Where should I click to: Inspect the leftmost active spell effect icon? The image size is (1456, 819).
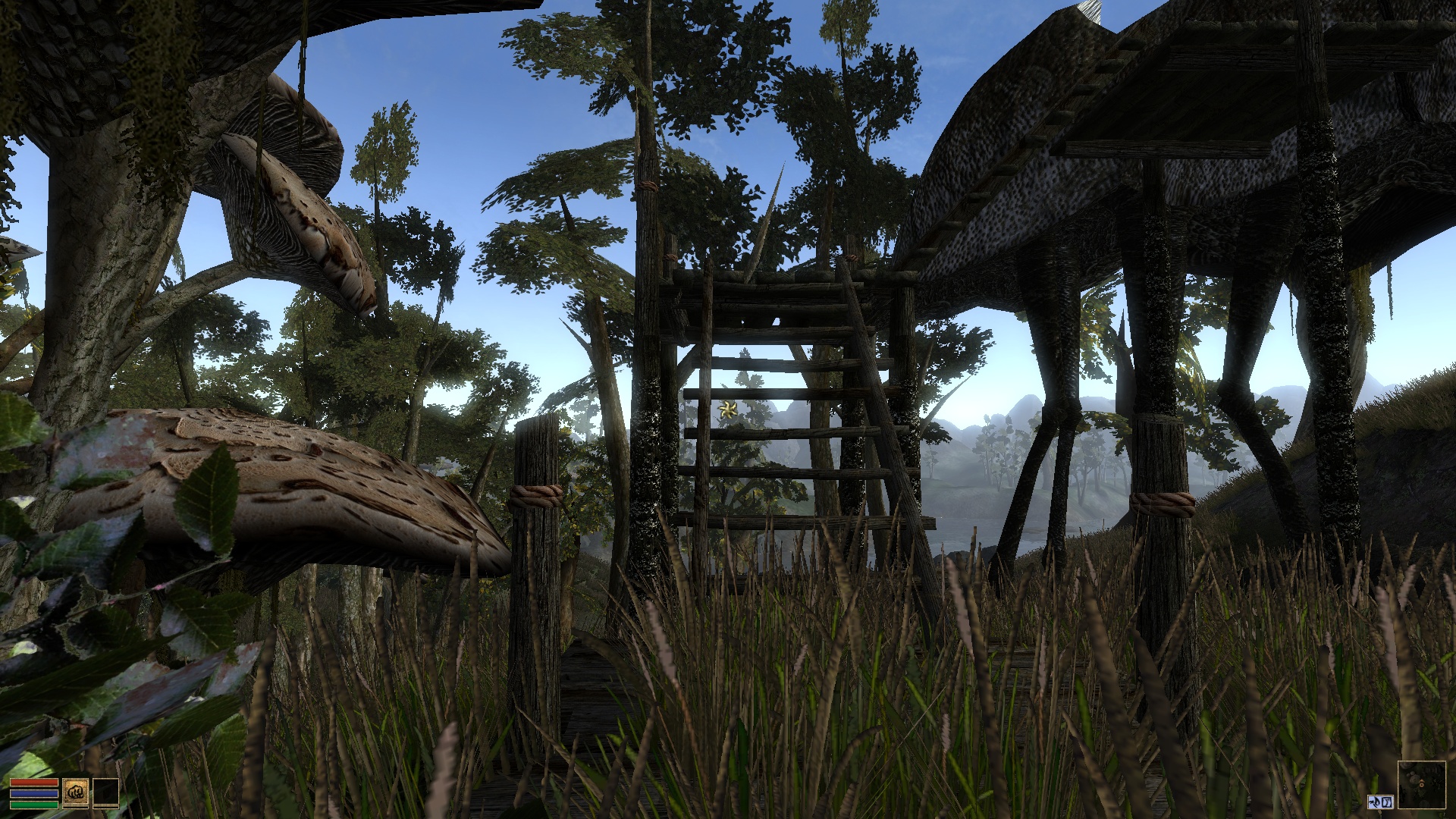pyautogui.click(x=1375, y=802)
